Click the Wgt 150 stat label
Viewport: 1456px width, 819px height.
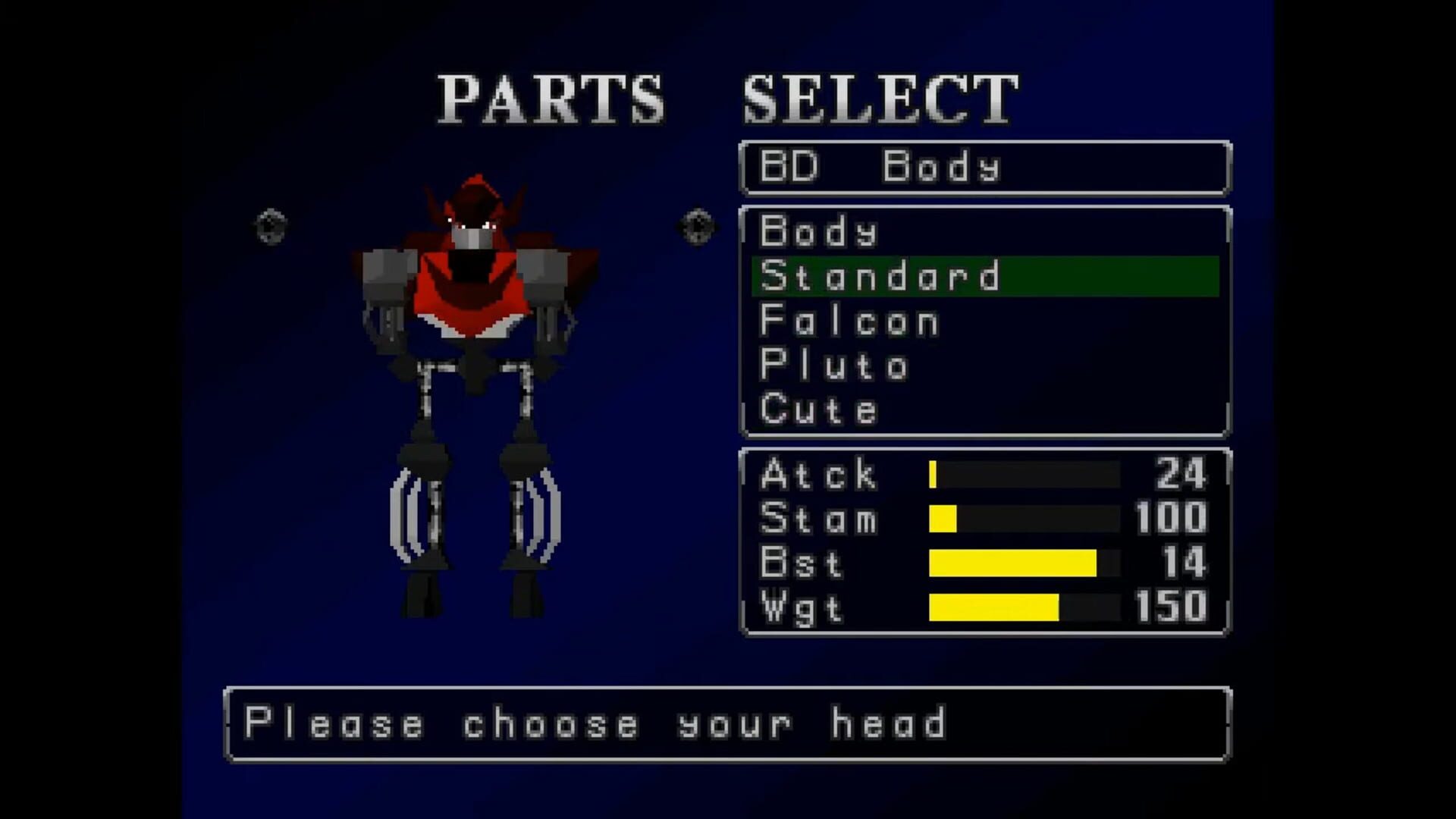[x=804, y=607]
